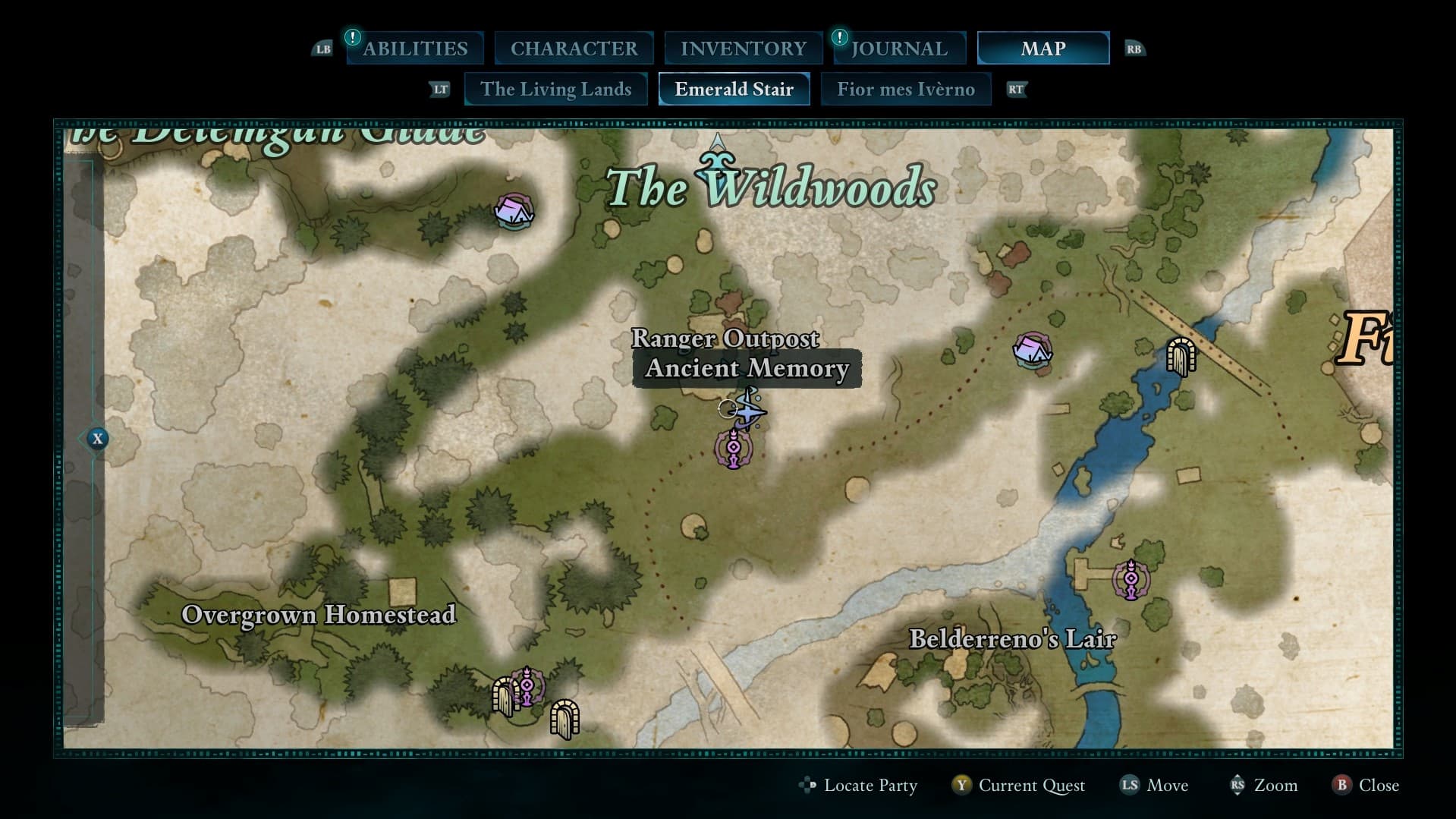1456x819 pixels.
Task: Select the second doorway icon below Overgrown Homestead
Action: pyautogui.click(x=565, y=717)
